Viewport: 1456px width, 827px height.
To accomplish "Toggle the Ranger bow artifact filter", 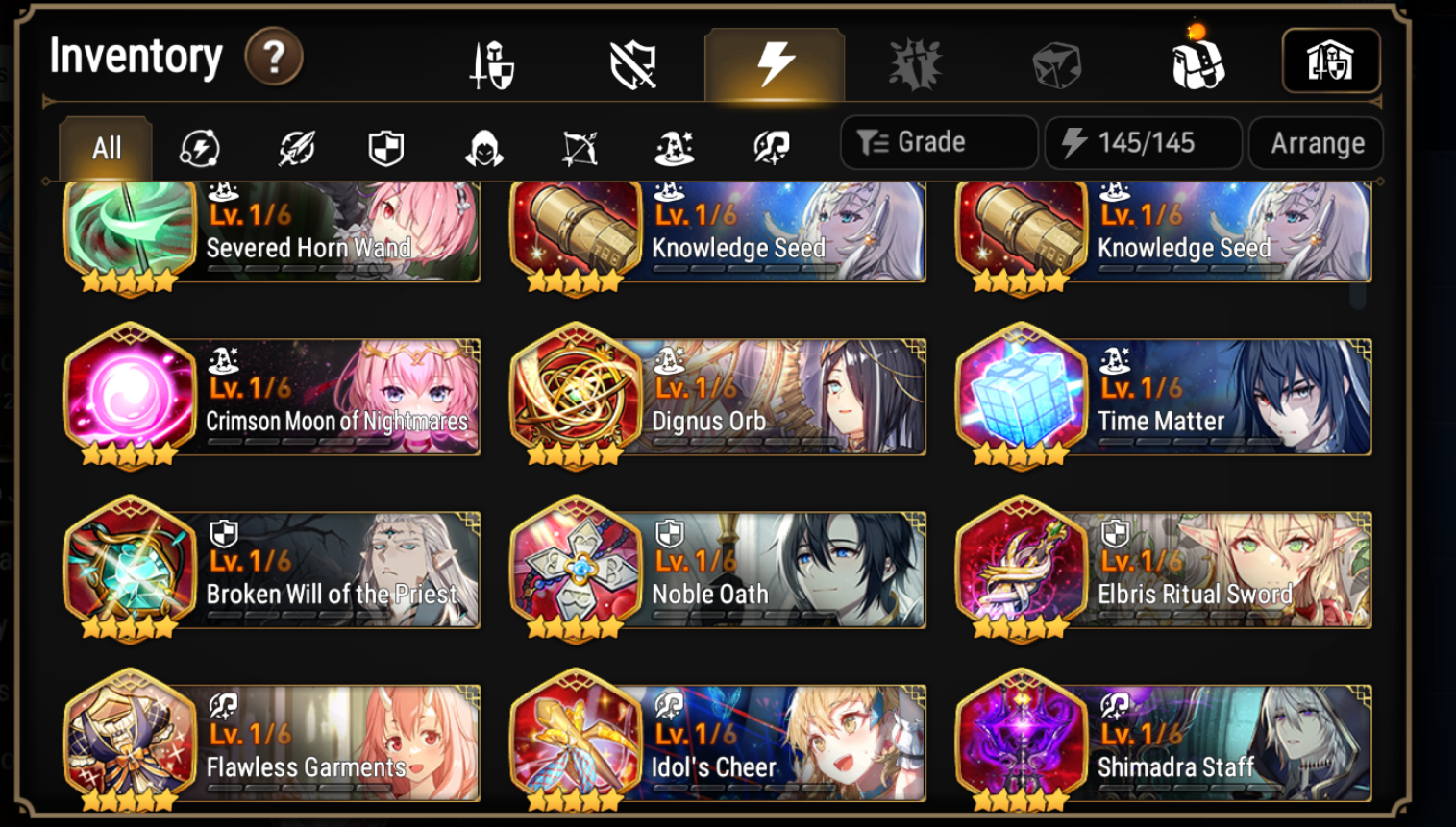I will pos(580,146).
